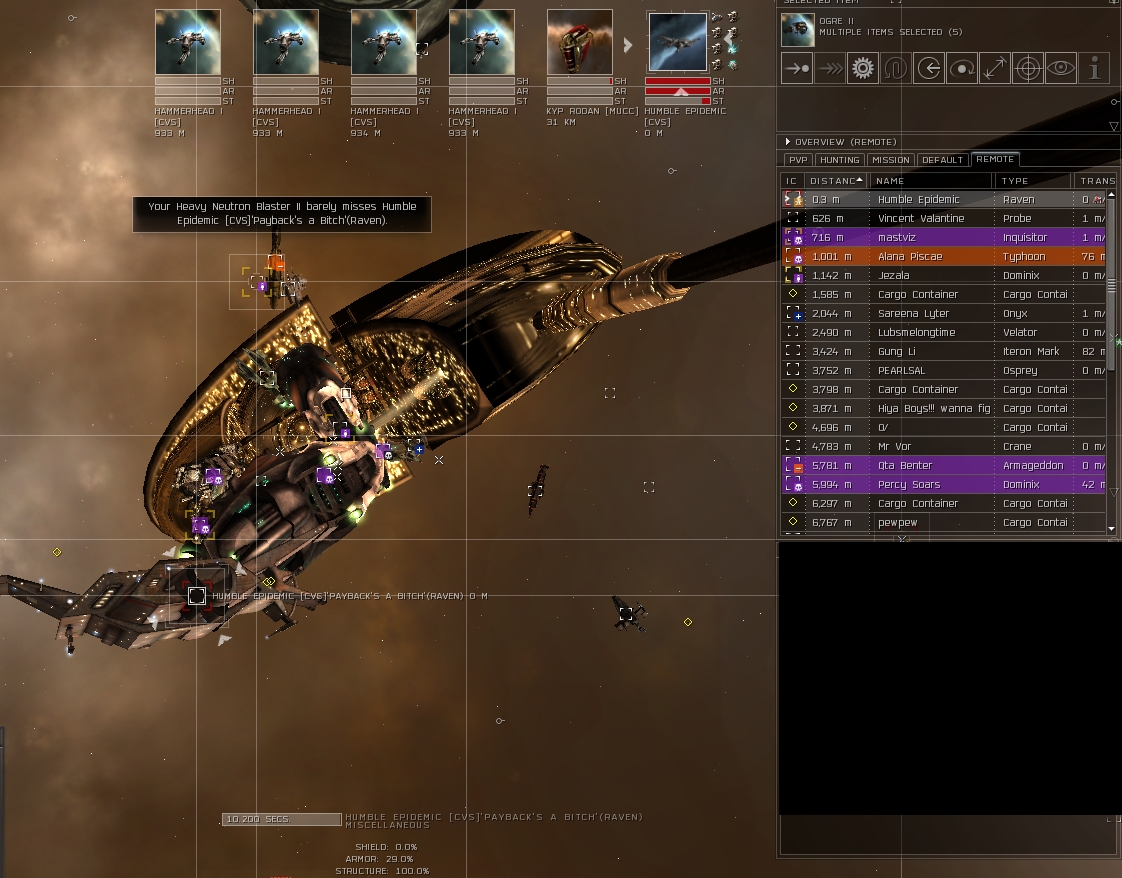Click the gear icon in Selected Item panel
The image size is (1122, 878).
tap(863, 68)
